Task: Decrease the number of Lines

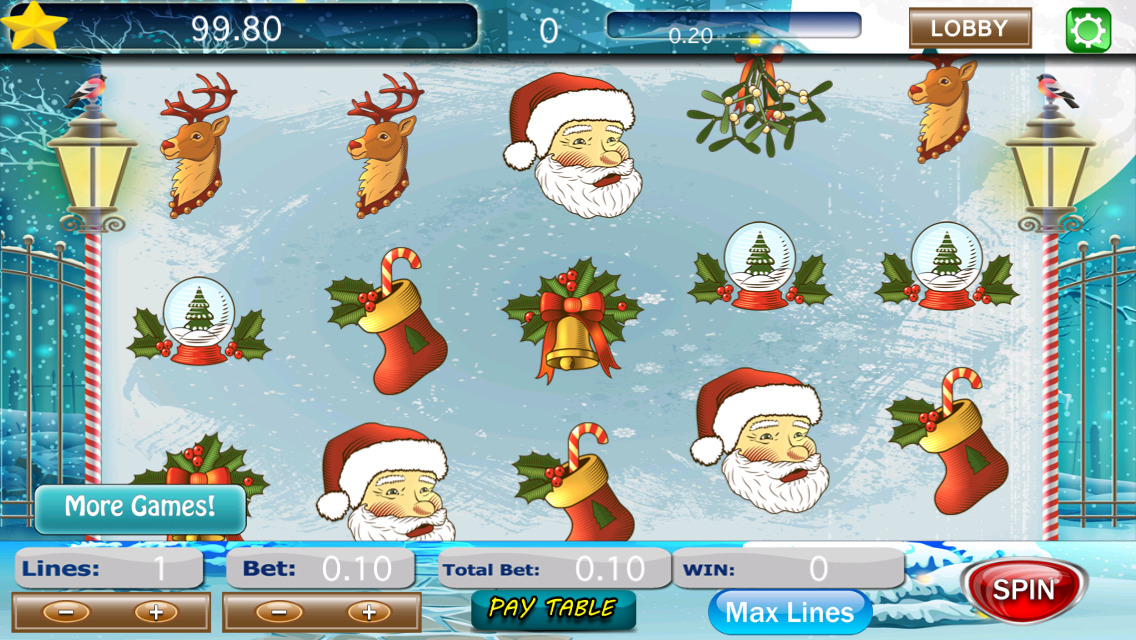Action: point(66,612)
